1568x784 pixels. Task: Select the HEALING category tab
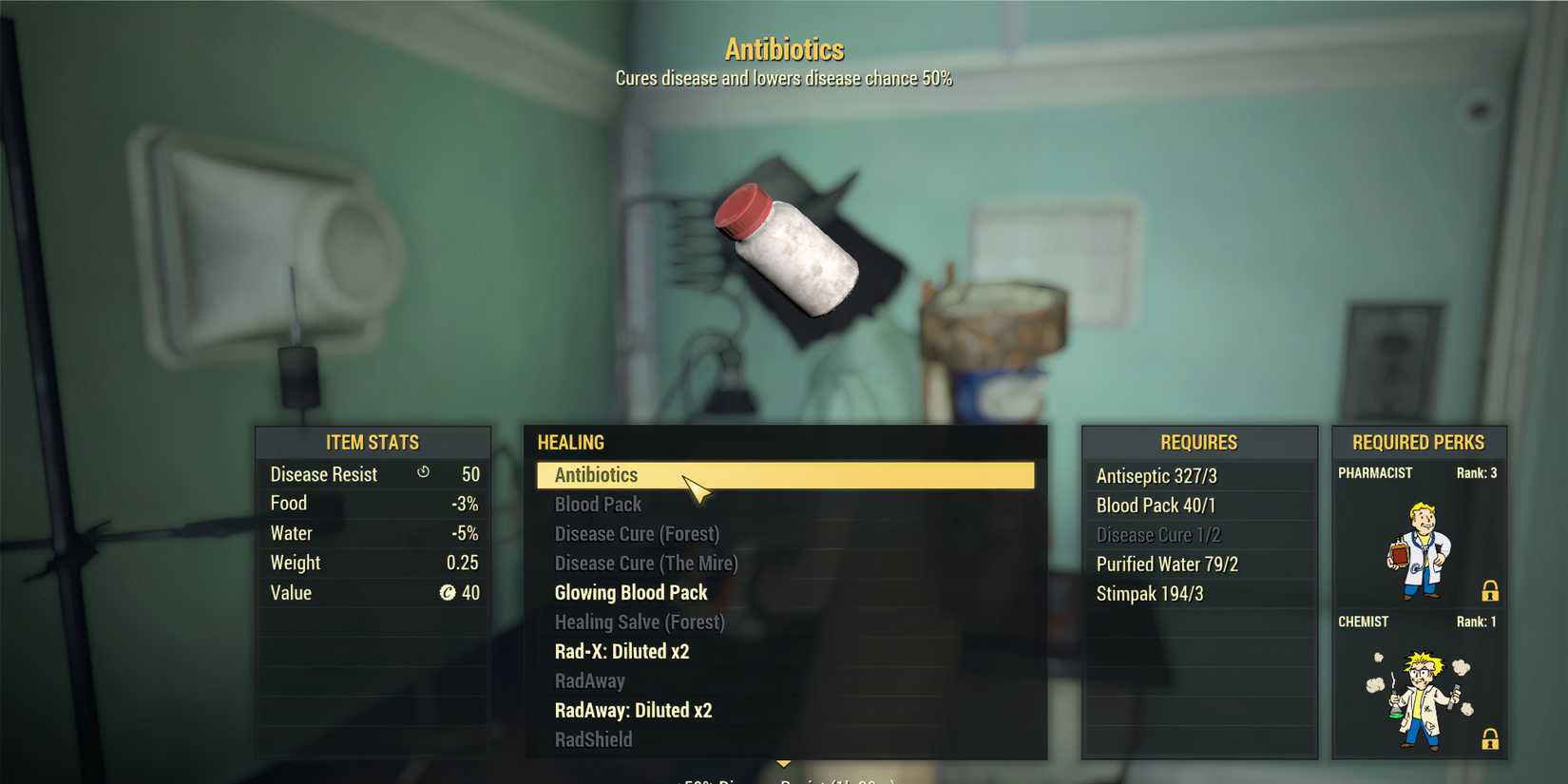tap(570, 442)
